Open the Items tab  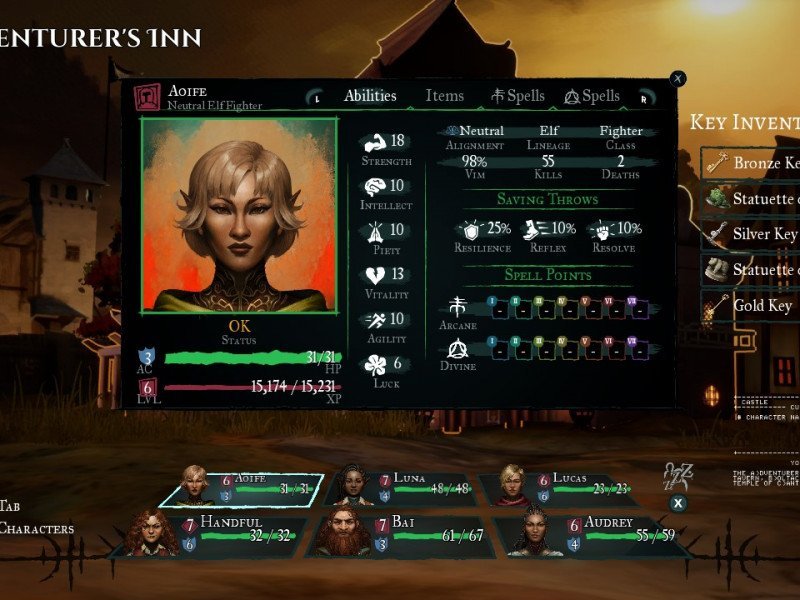[x=444, y=96]
